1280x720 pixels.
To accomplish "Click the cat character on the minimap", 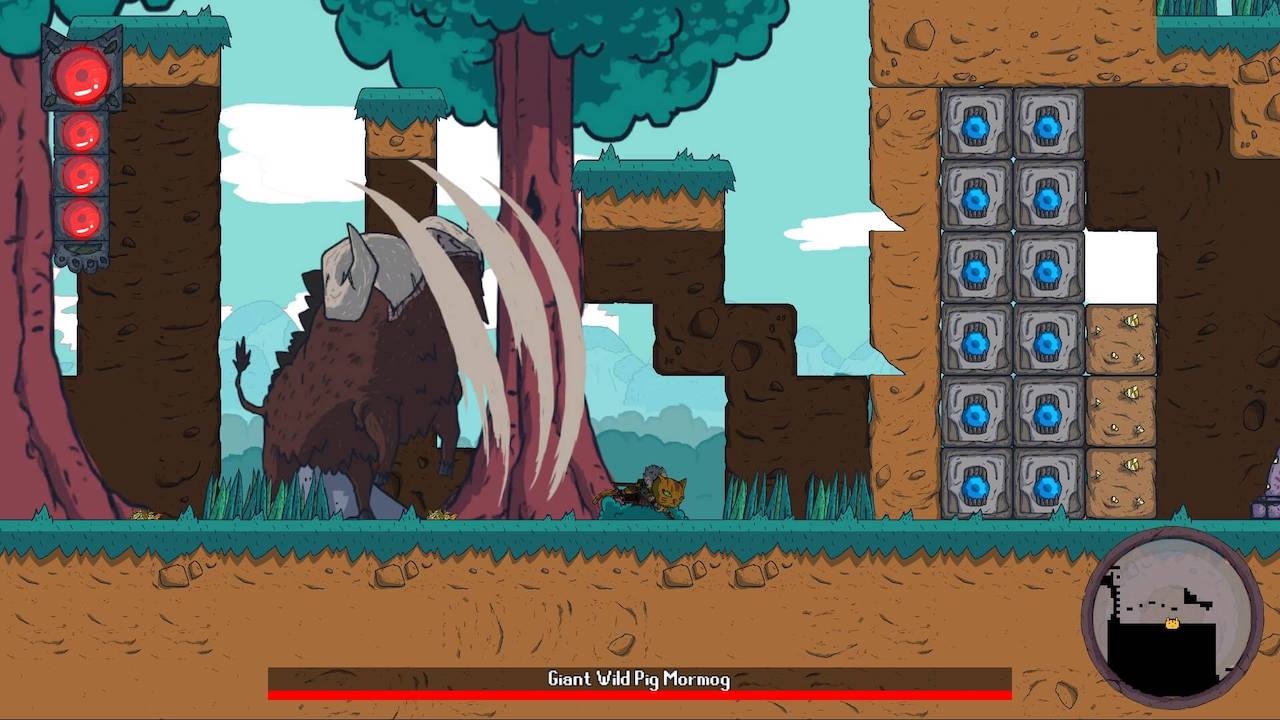I will coord(1170,622).
